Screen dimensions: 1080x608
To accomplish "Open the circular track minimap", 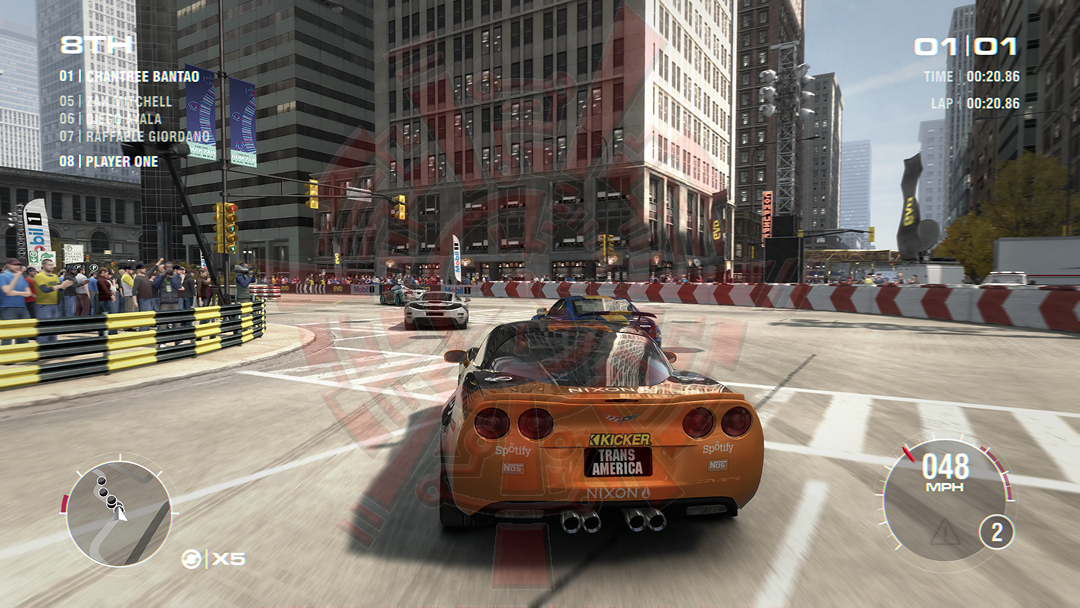I will click(118, 512).
